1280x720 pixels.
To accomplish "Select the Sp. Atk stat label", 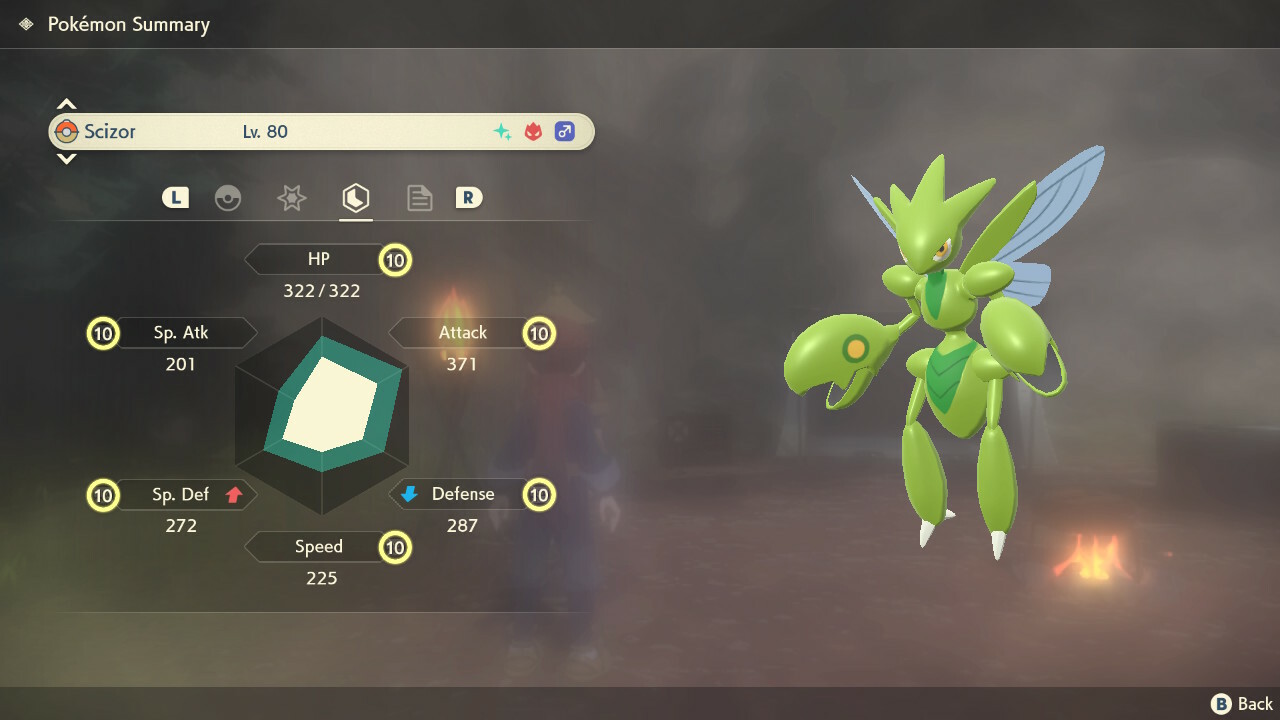I will (181, 333).
